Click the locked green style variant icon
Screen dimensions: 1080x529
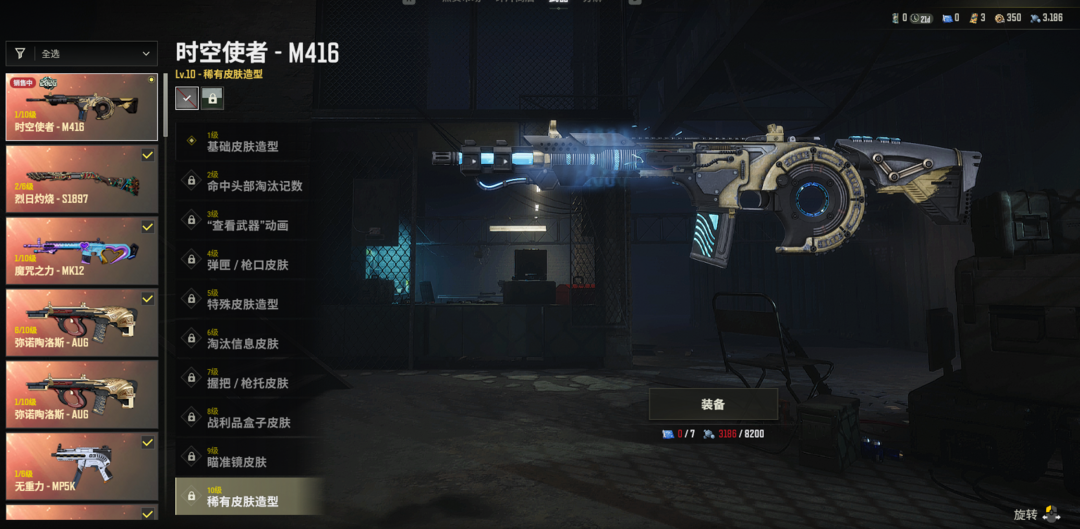point(212,98)
